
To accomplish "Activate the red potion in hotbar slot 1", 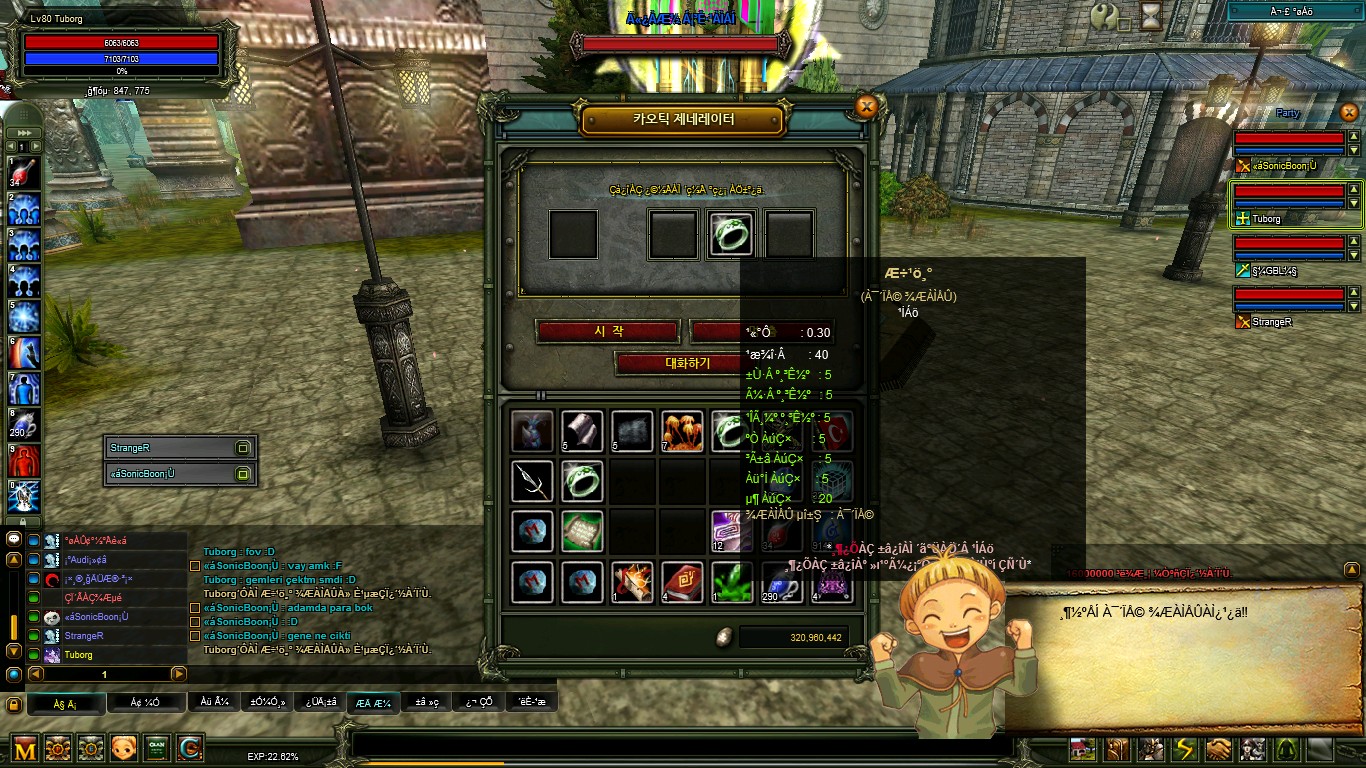I will [x=24, y=173].
